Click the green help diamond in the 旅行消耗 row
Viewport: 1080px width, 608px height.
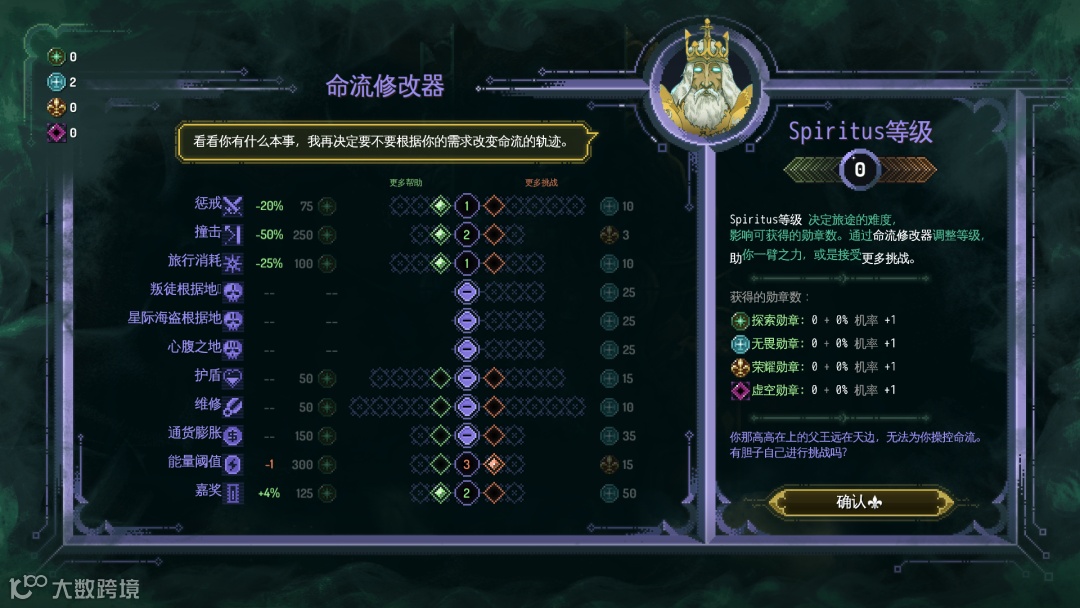pyautogui.click(x=440, y=264)
